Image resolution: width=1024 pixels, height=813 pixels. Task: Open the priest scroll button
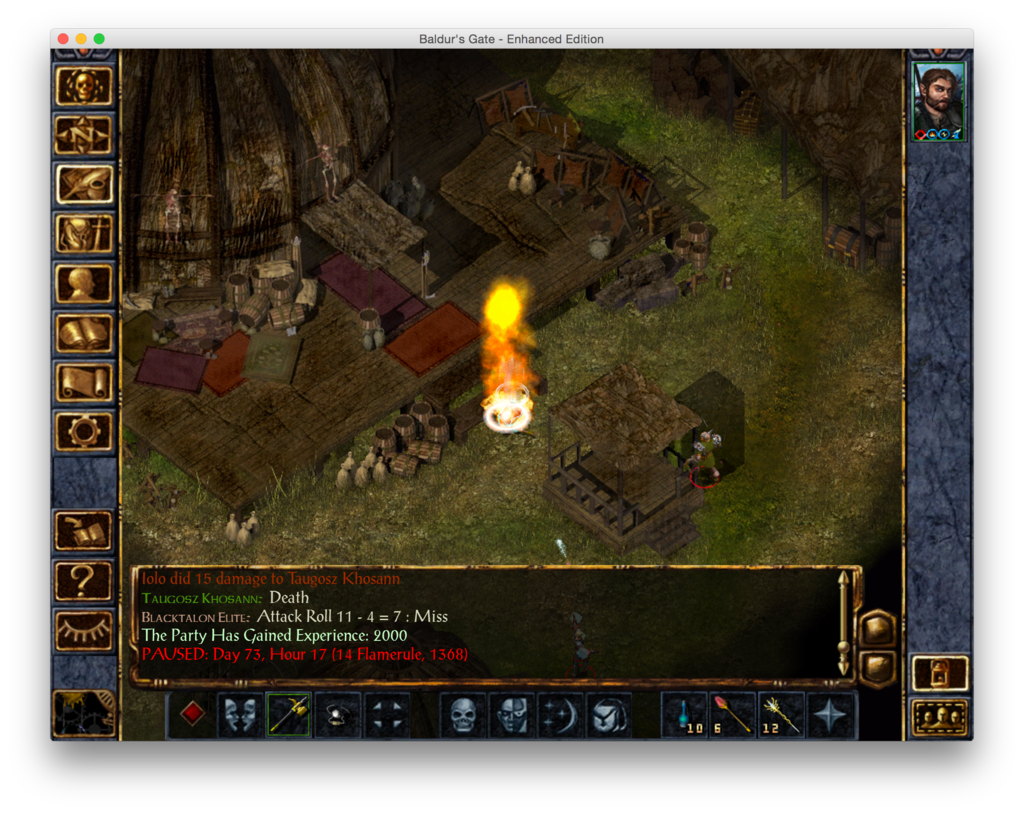pos(84,381)
